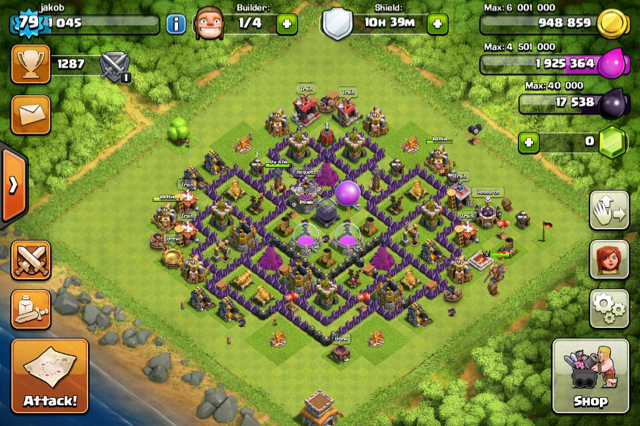Show the blue info button

tap(176, 24)
